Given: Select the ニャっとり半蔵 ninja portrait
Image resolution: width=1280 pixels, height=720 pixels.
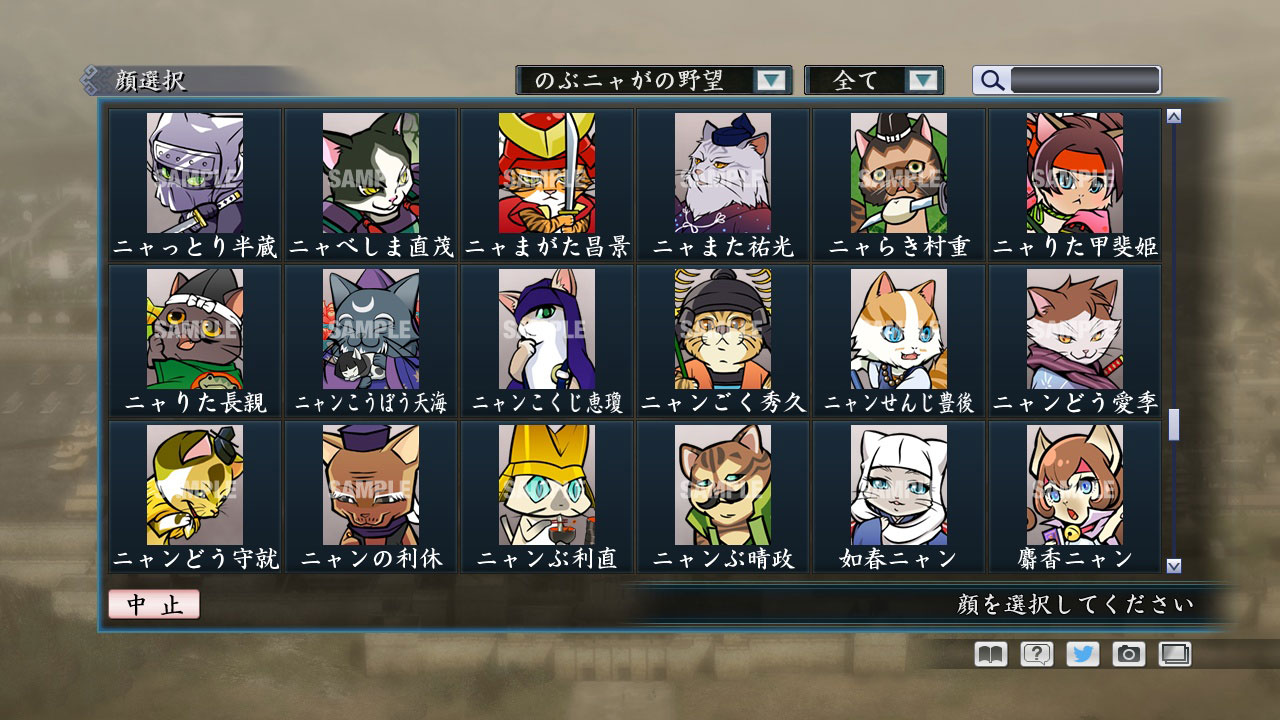Looking at the screenshot, I should (194, 175).
